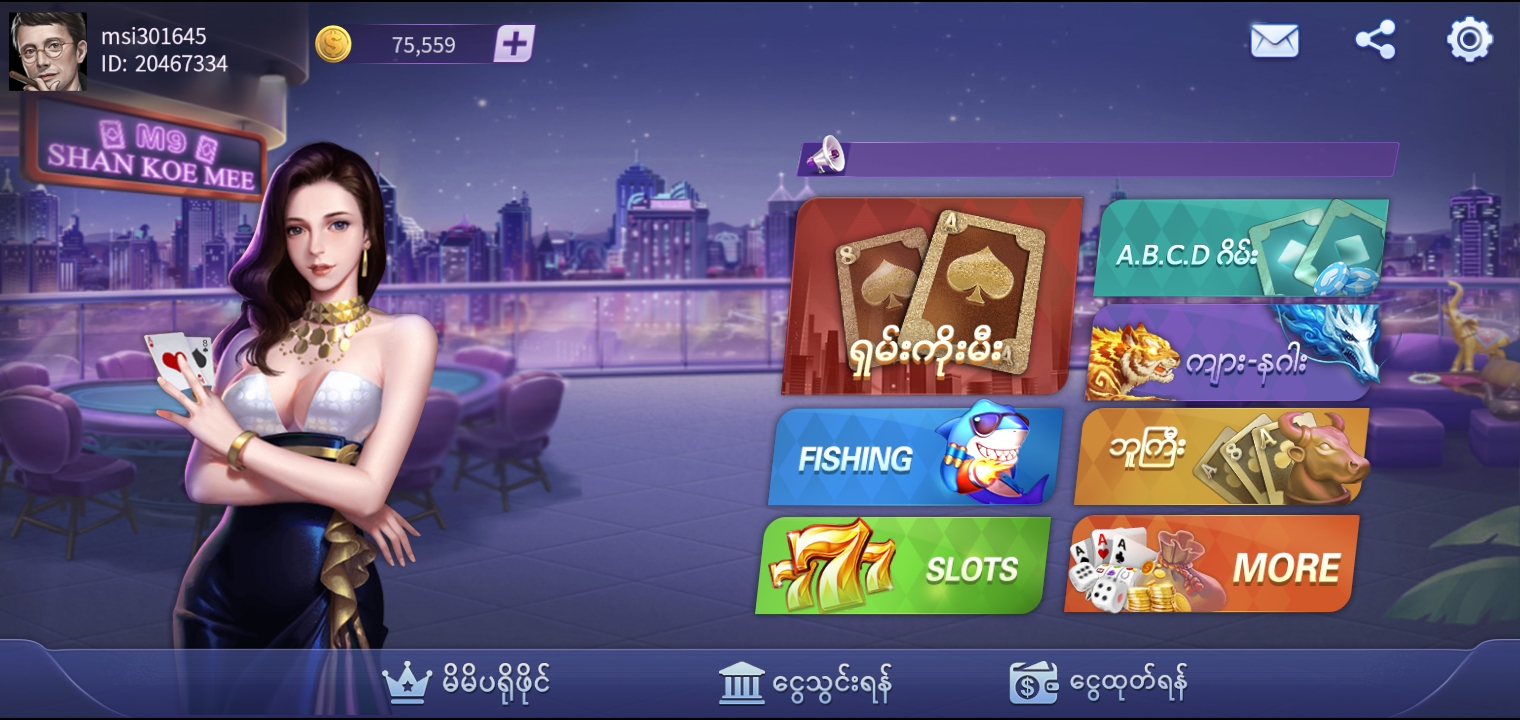Start the FISHING game
The image size is (1520, 720).
pos(914,458)
